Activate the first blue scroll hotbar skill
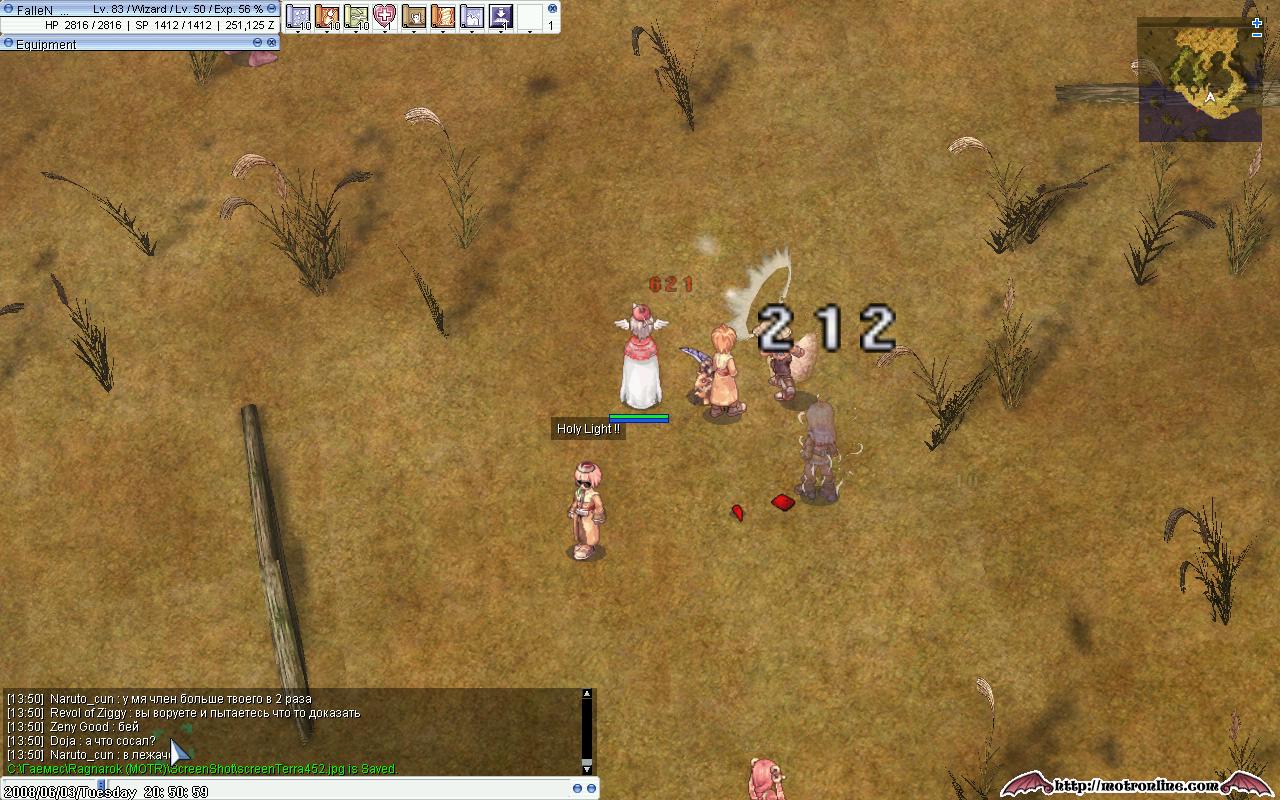Image resolution: width=1280 pixels, height=800 pixels. click(298, 16)
